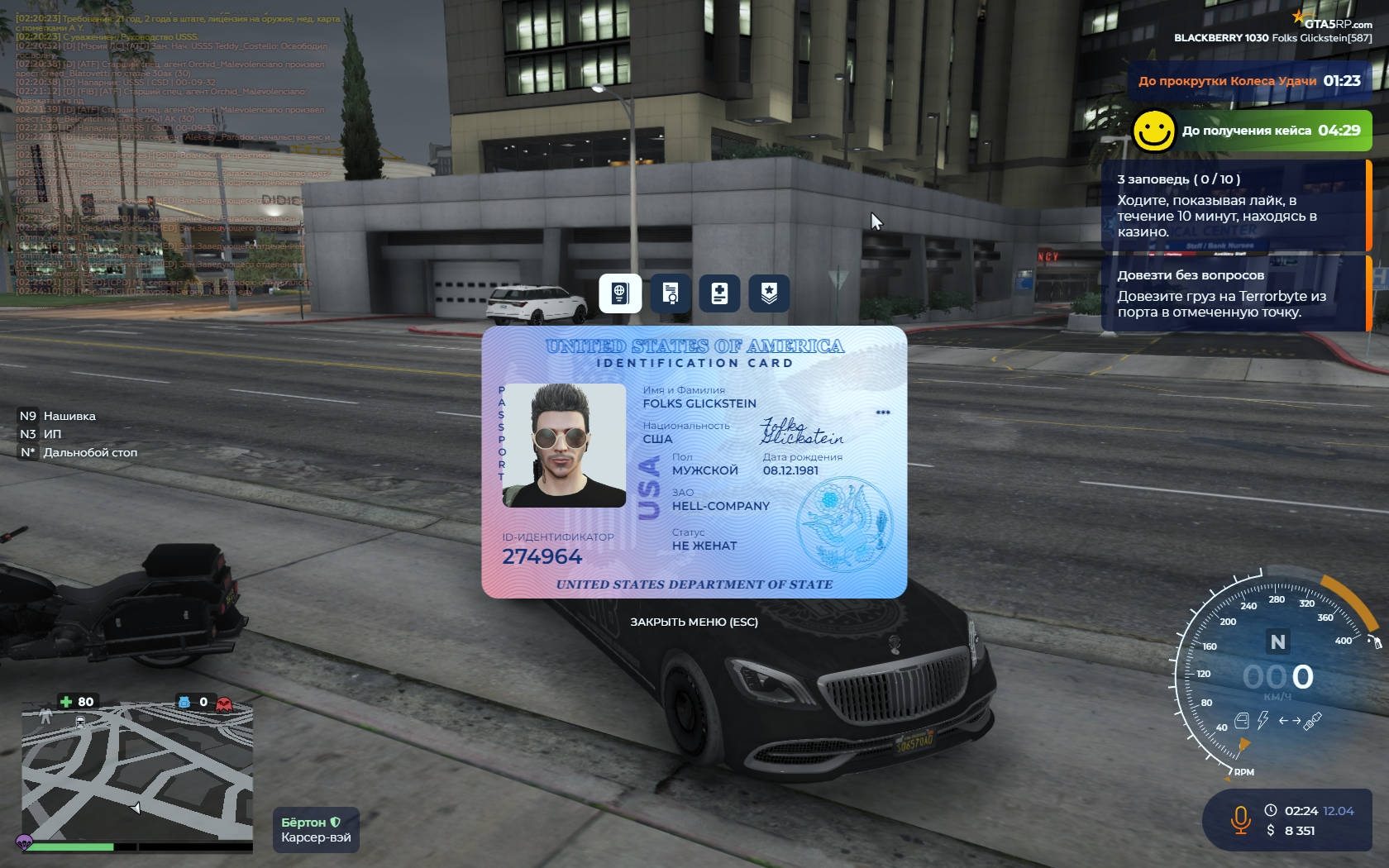Show the military badge document tab
1389x868 pixels.
(x=769, y=293)
